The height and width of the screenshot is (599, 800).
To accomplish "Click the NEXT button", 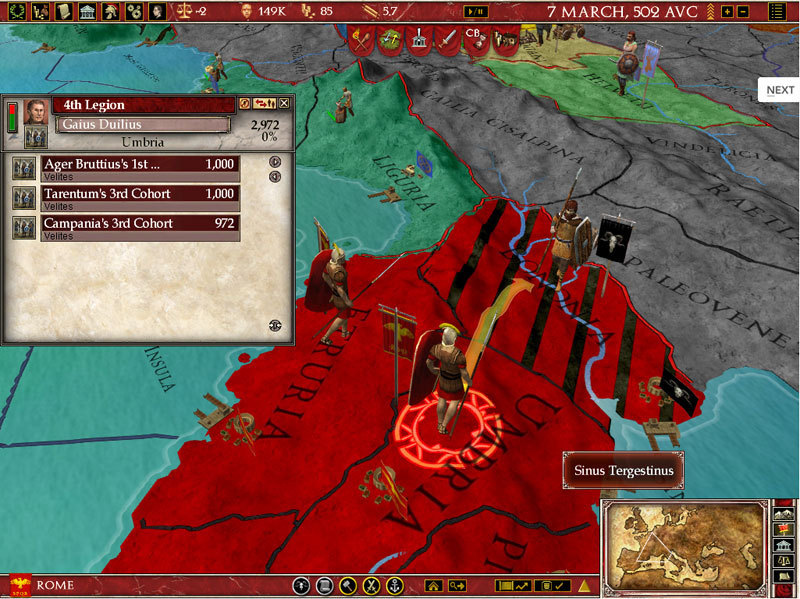I will tap(780, 90).
